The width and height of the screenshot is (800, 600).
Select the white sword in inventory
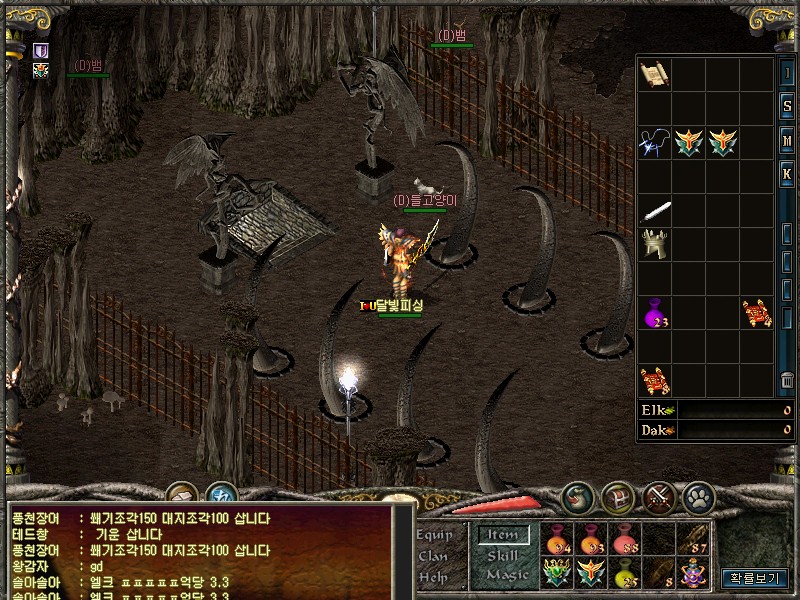pos(656,212)
